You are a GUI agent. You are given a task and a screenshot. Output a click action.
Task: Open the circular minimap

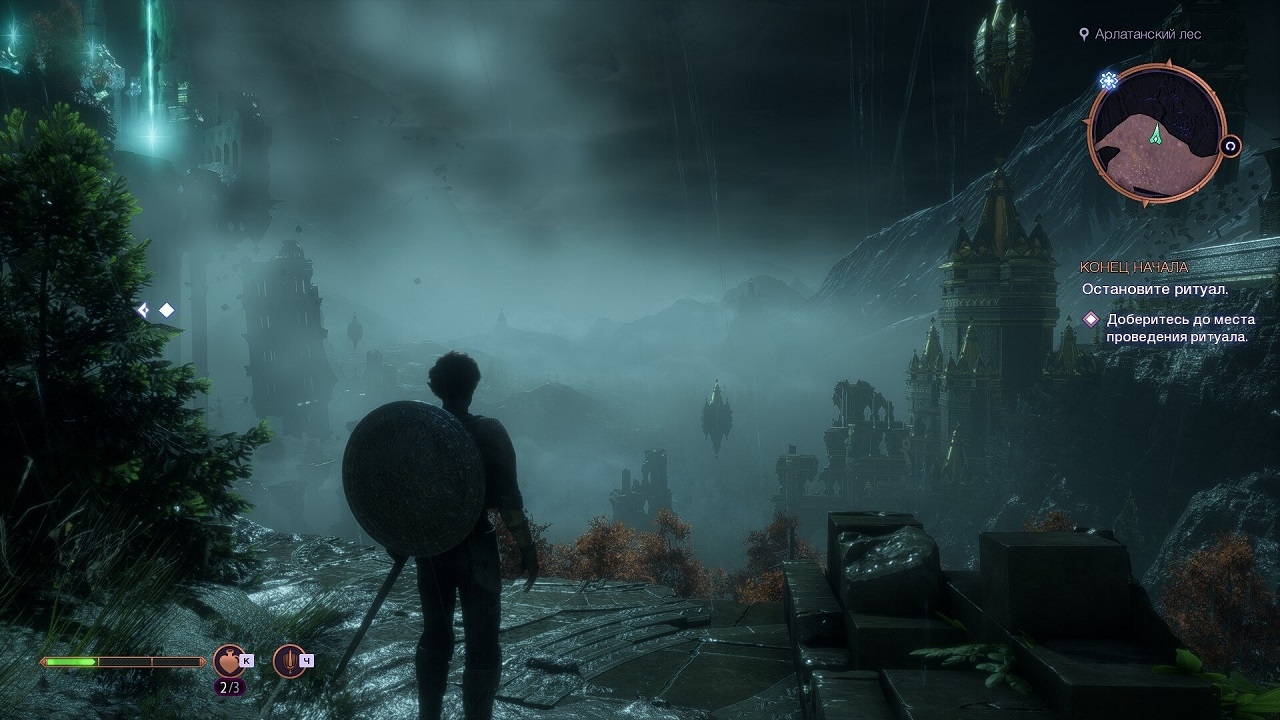tap(1156, 134)
